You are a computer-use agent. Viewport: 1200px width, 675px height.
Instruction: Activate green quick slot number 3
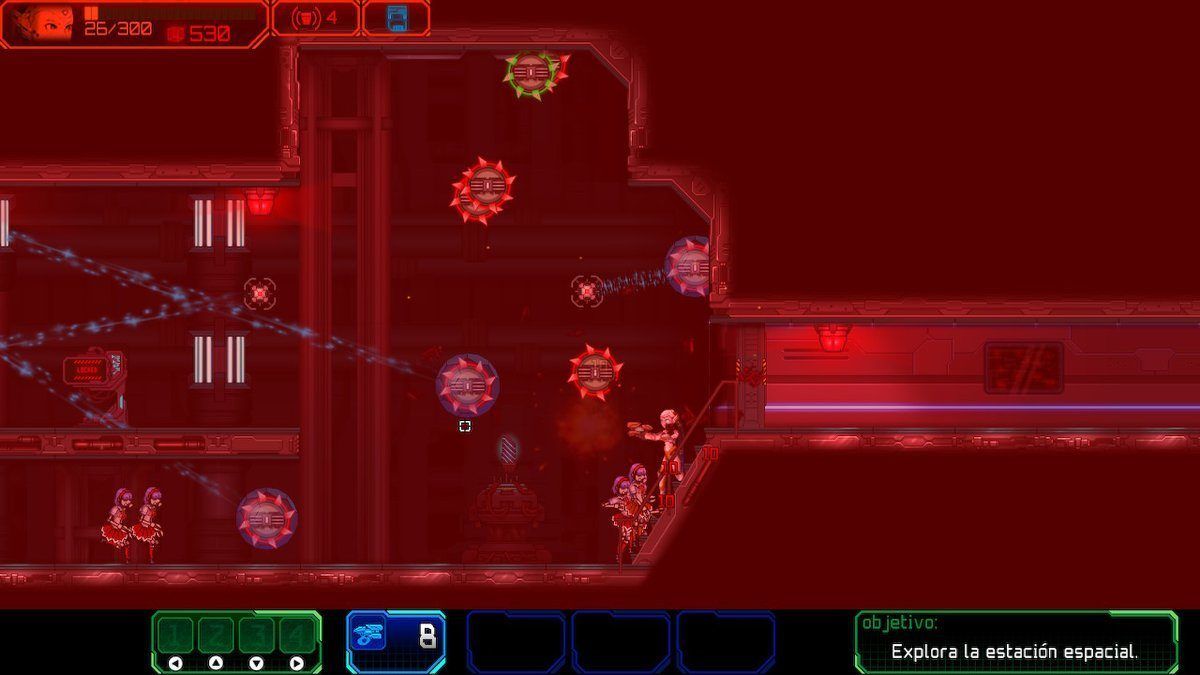[255, 634]
